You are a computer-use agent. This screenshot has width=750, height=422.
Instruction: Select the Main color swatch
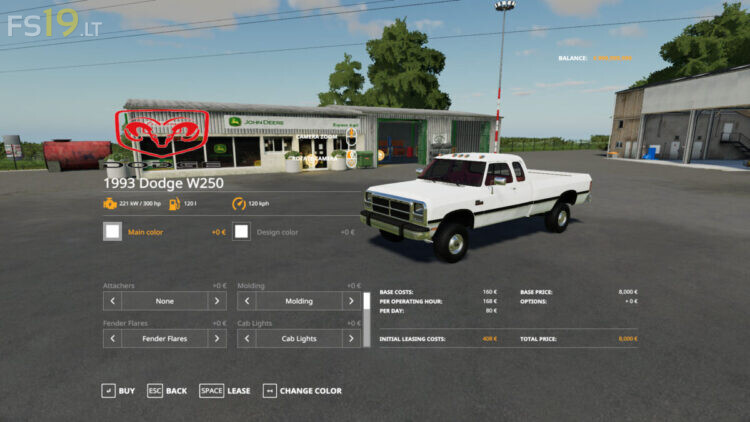(112, 232)
